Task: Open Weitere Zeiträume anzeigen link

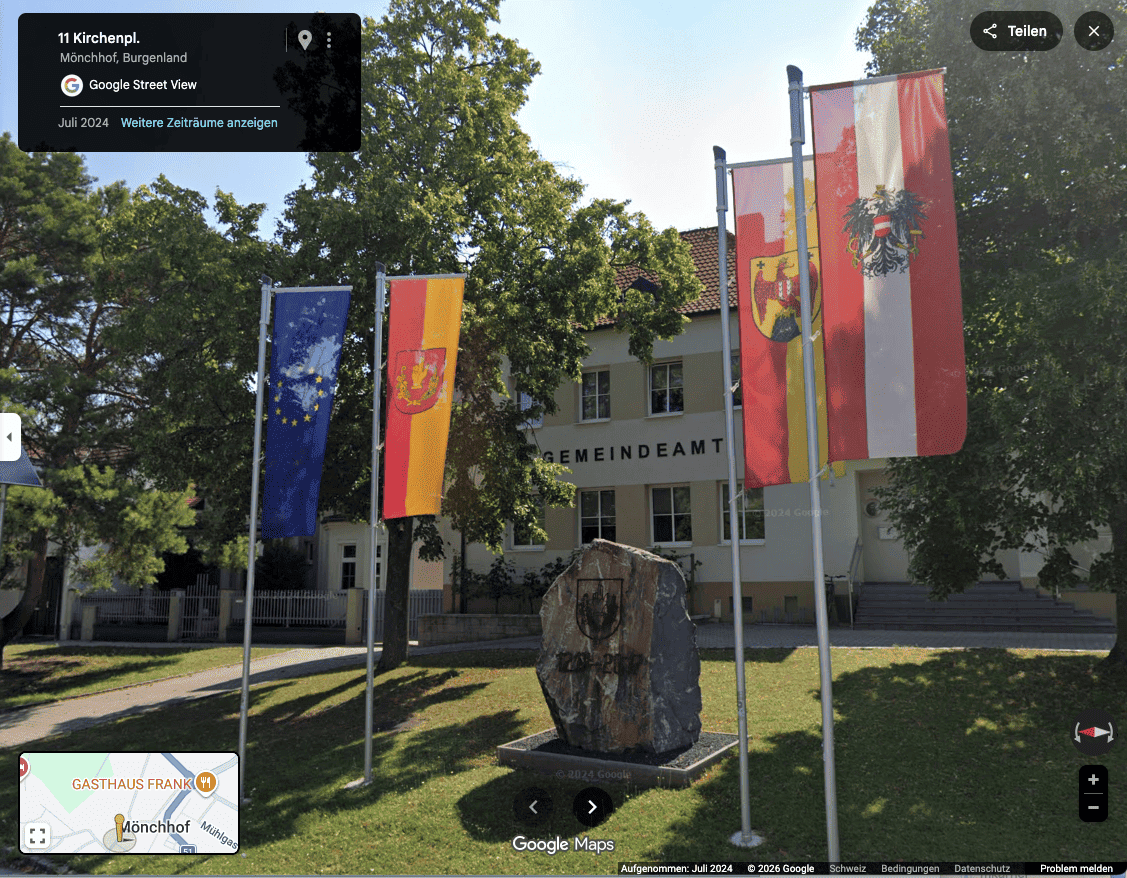Action: click(199, 123)
